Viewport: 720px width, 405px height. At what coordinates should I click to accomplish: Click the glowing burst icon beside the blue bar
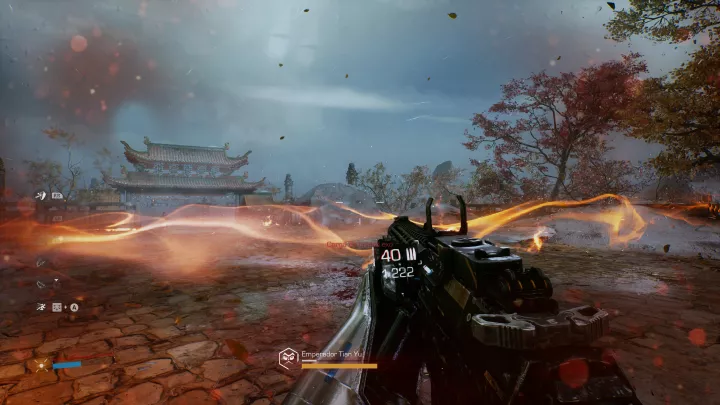43,366
